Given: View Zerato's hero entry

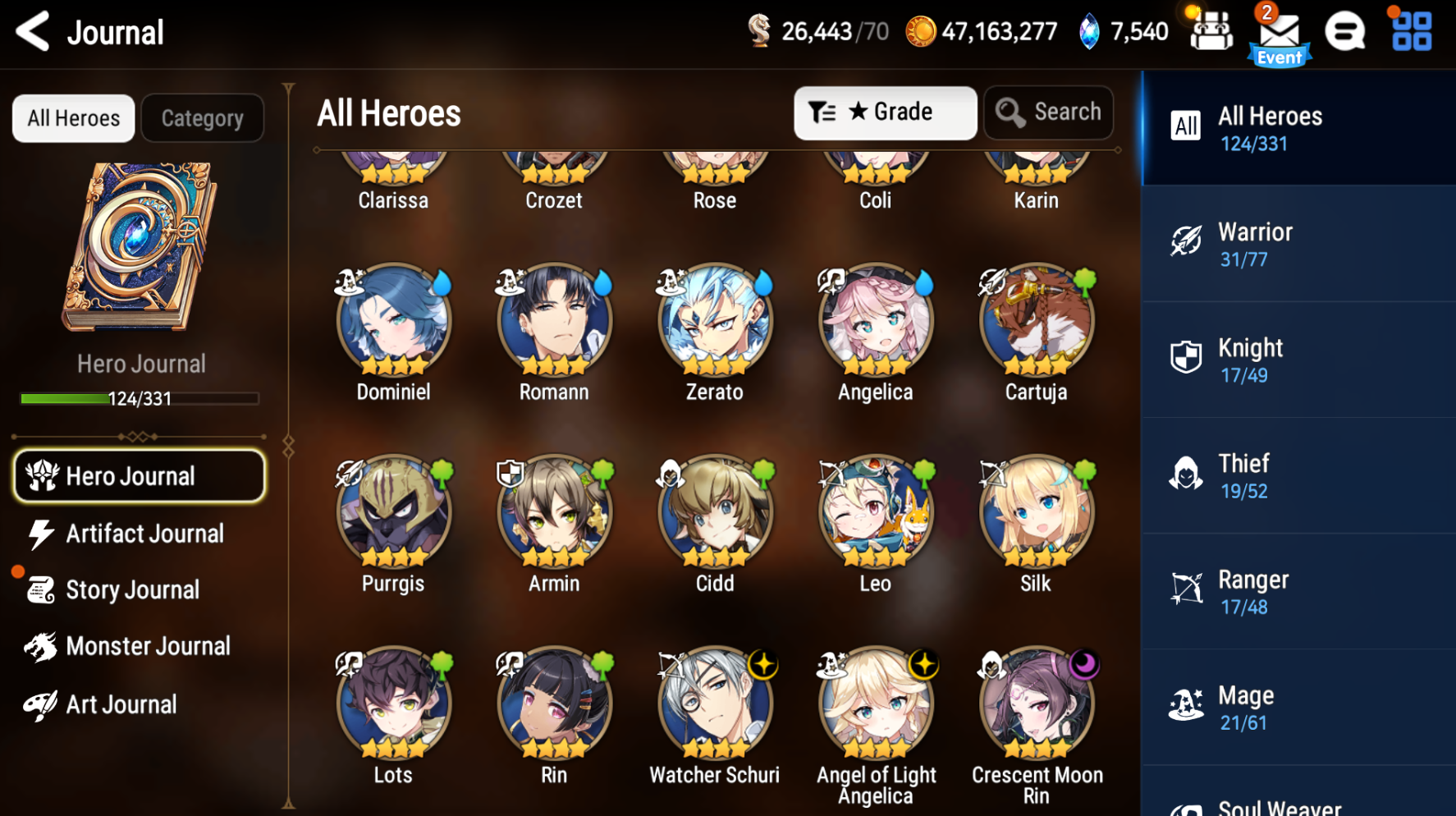Looking at the screenshot, I should click(x=715, y=320).
